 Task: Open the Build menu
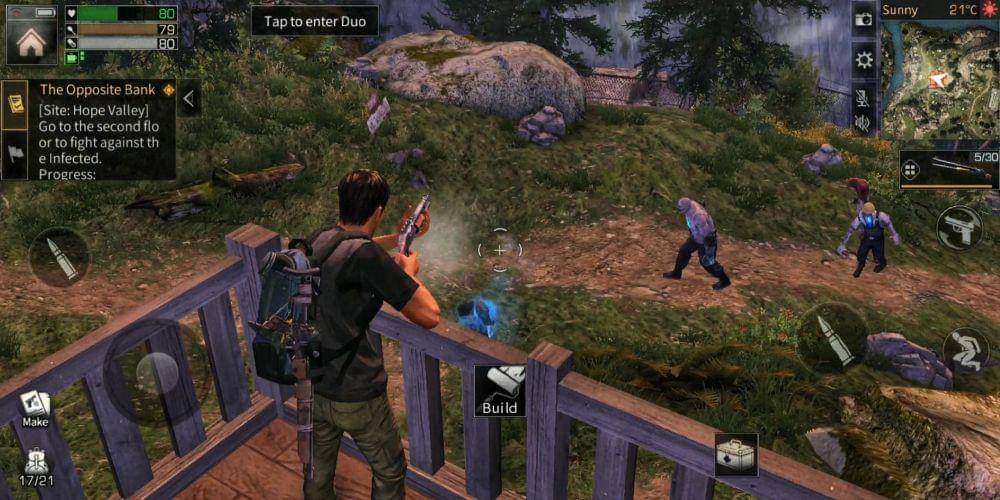(x=499, y=390)
